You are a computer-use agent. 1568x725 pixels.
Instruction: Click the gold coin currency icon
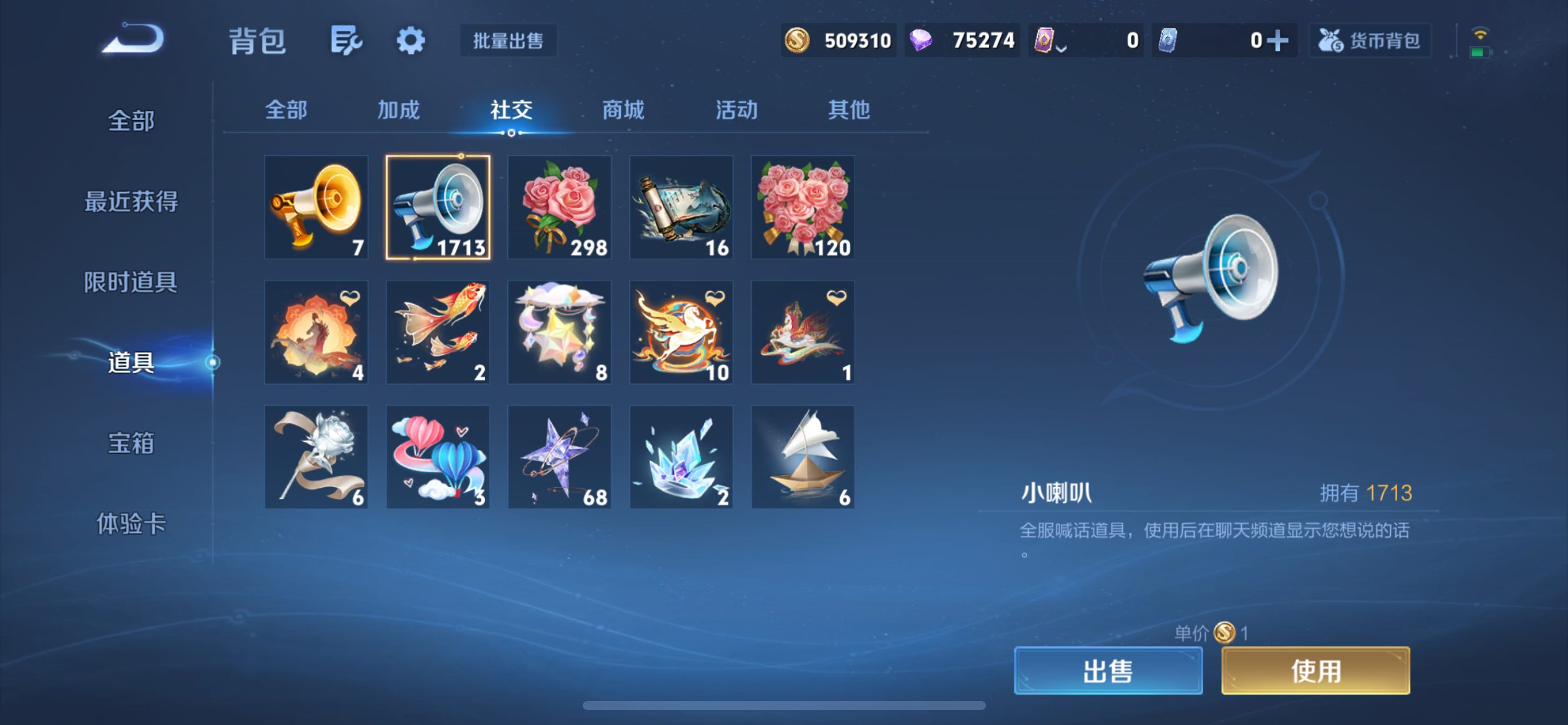pos(797,40)
